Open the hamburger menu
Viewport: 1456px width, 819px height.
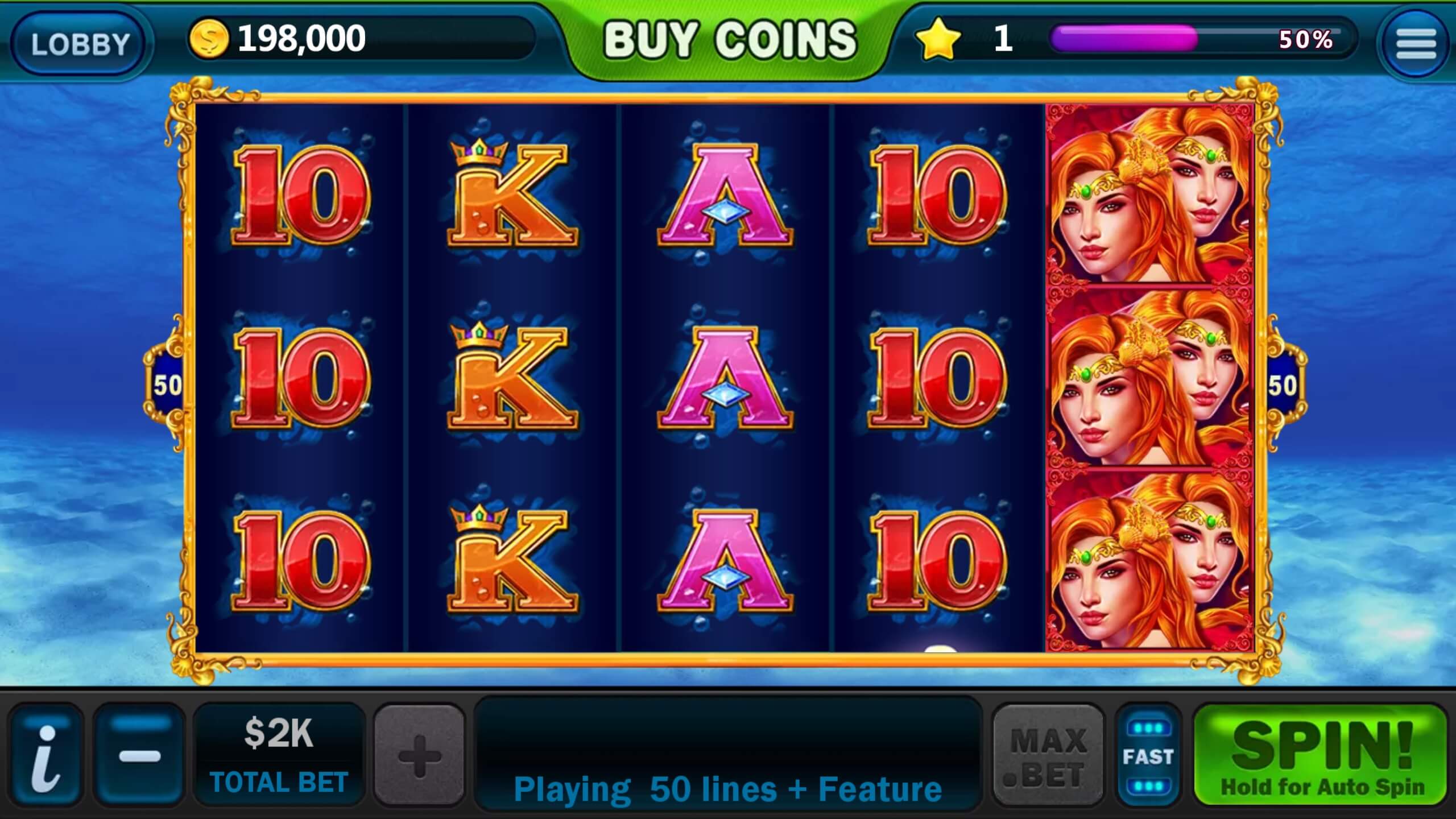point(1415,43)
